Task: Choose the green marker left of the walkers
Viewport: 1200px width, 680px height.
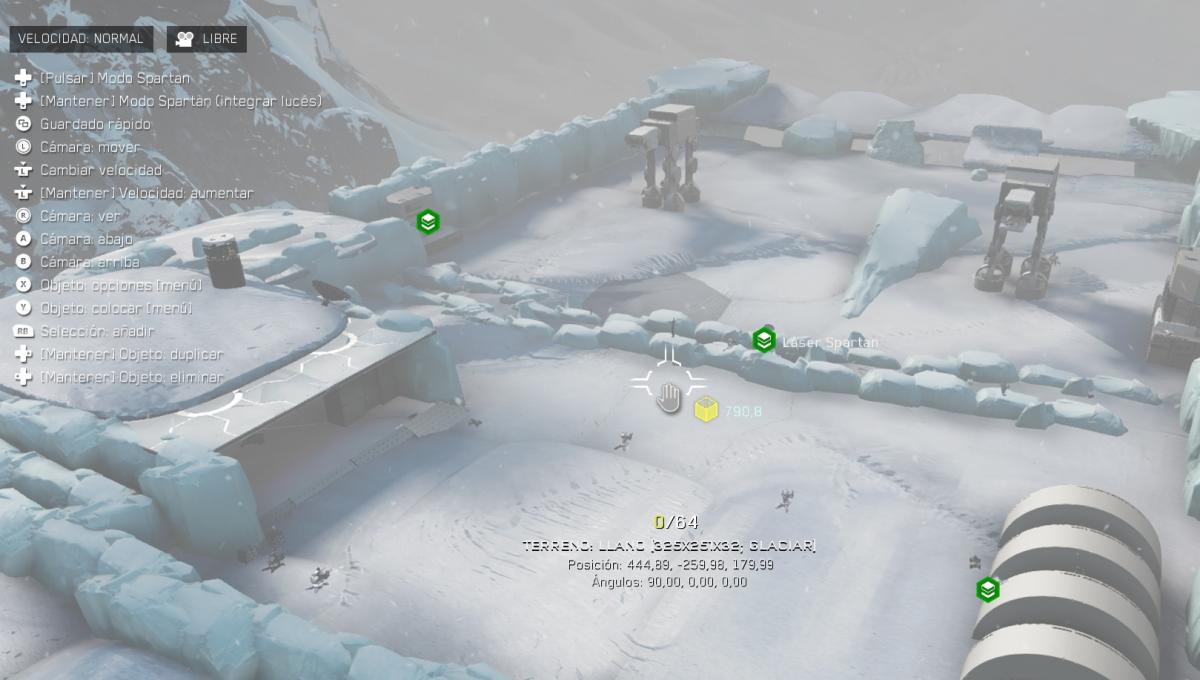Action: [428, 222]
